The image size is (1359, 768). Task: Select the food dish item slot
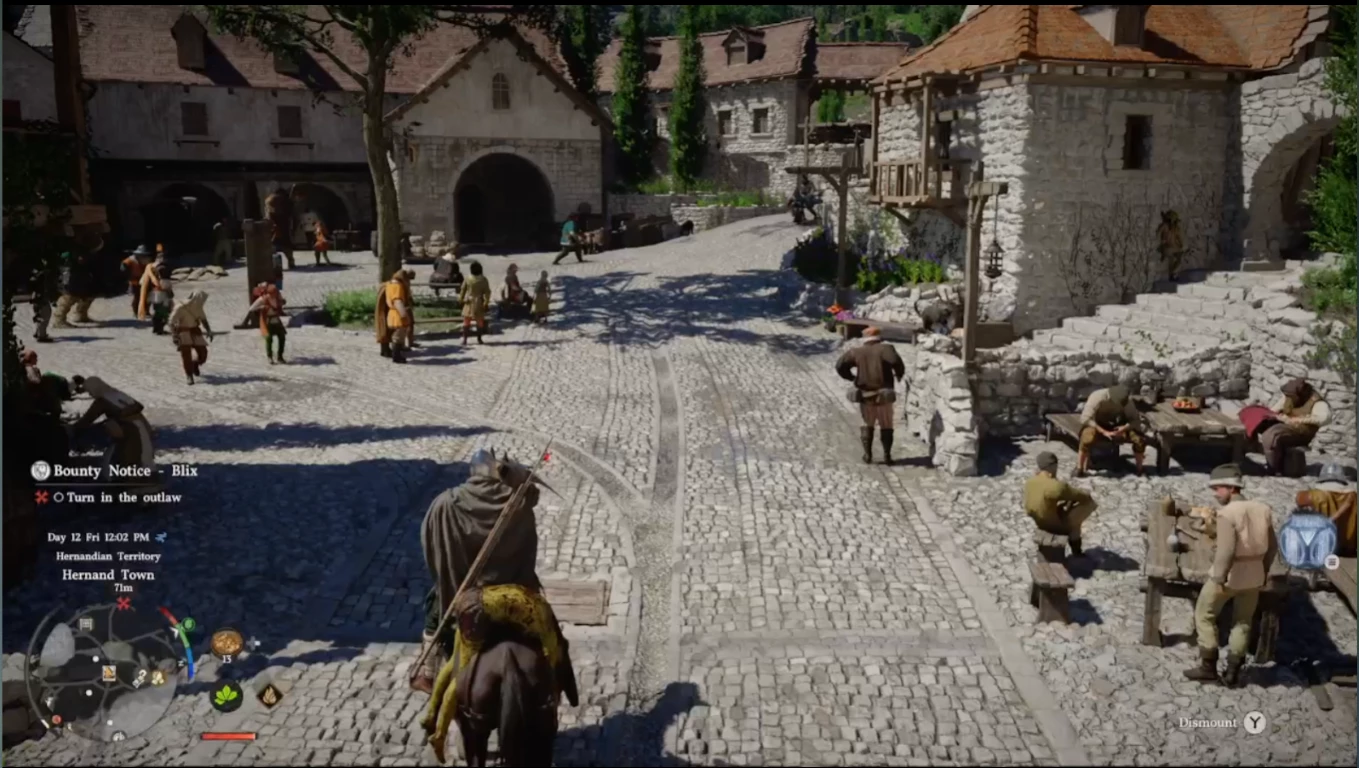pos(227,643)
